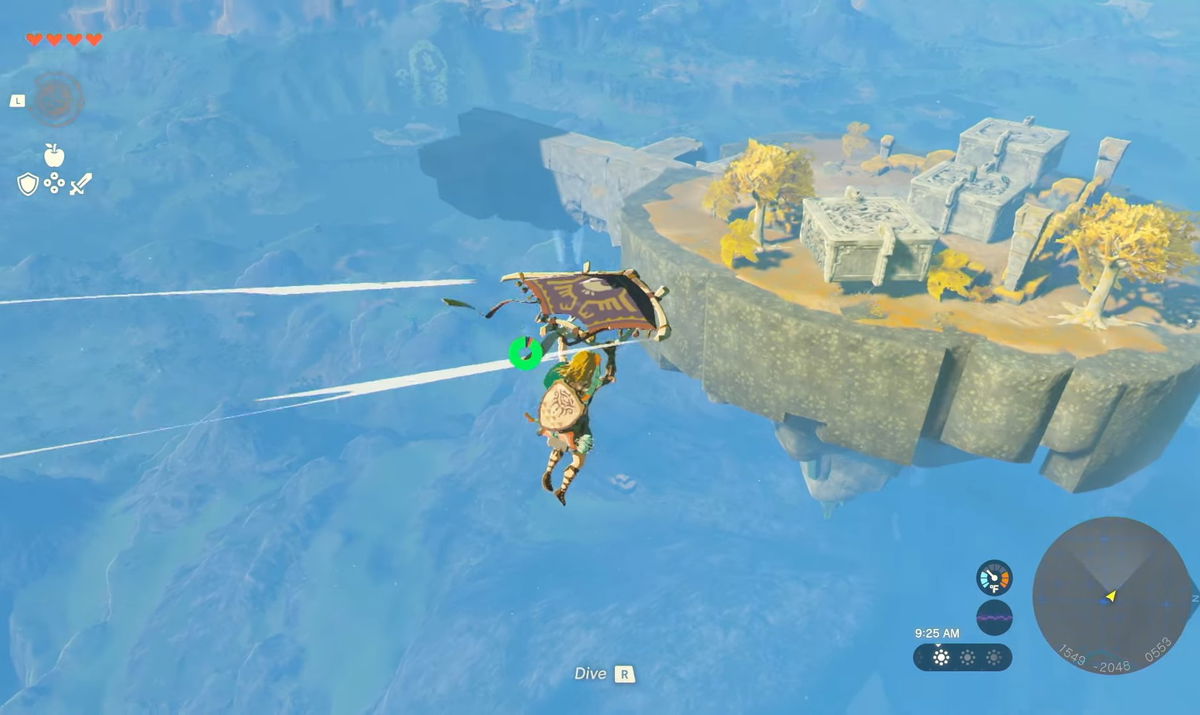Pick the sword weapon quick-select icon
This screenshot has height=715, width=1200.
tap(81, 183)
